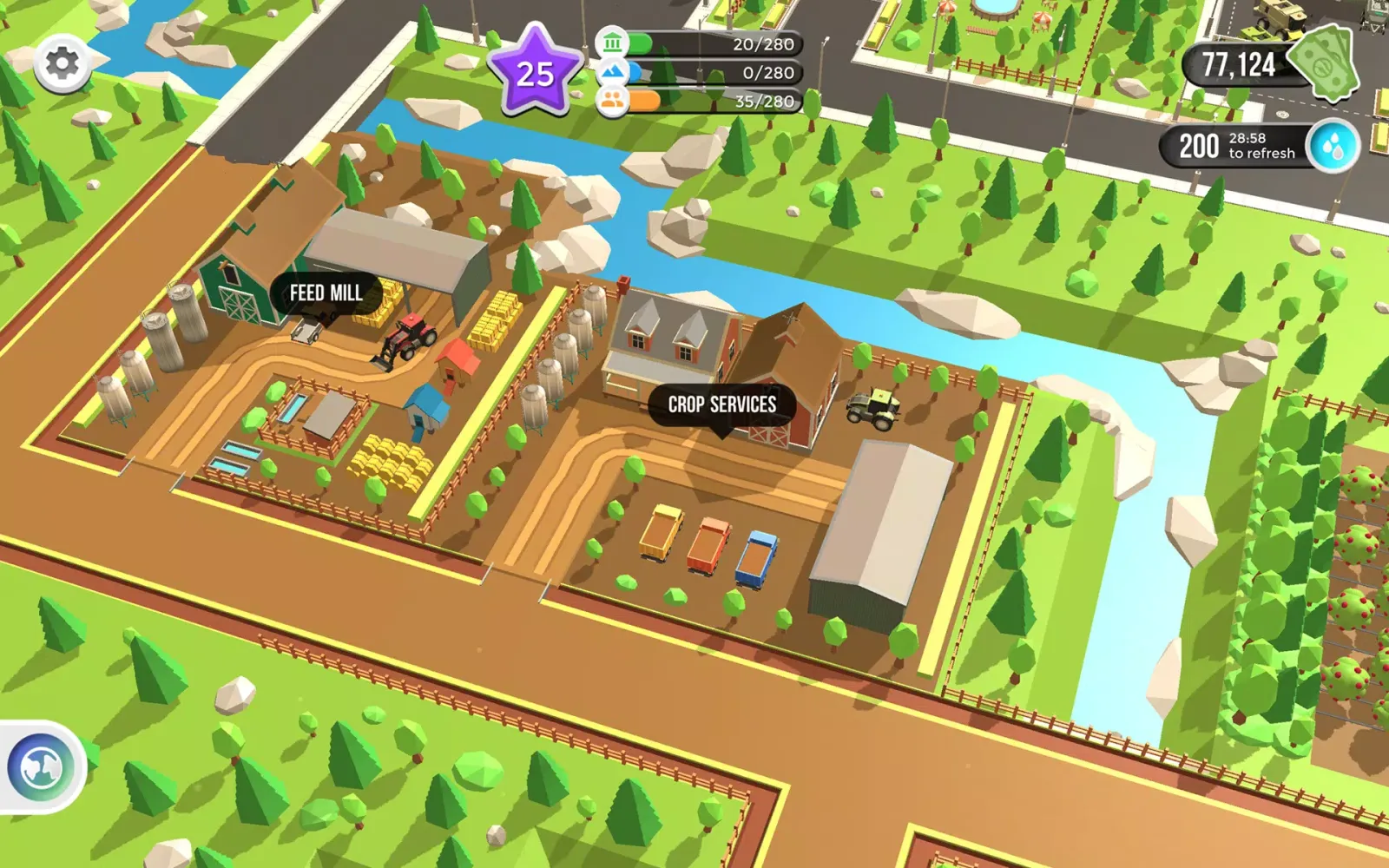Tap the globe button at bottom left
The image size is (1389, 868).
[41, 767]
